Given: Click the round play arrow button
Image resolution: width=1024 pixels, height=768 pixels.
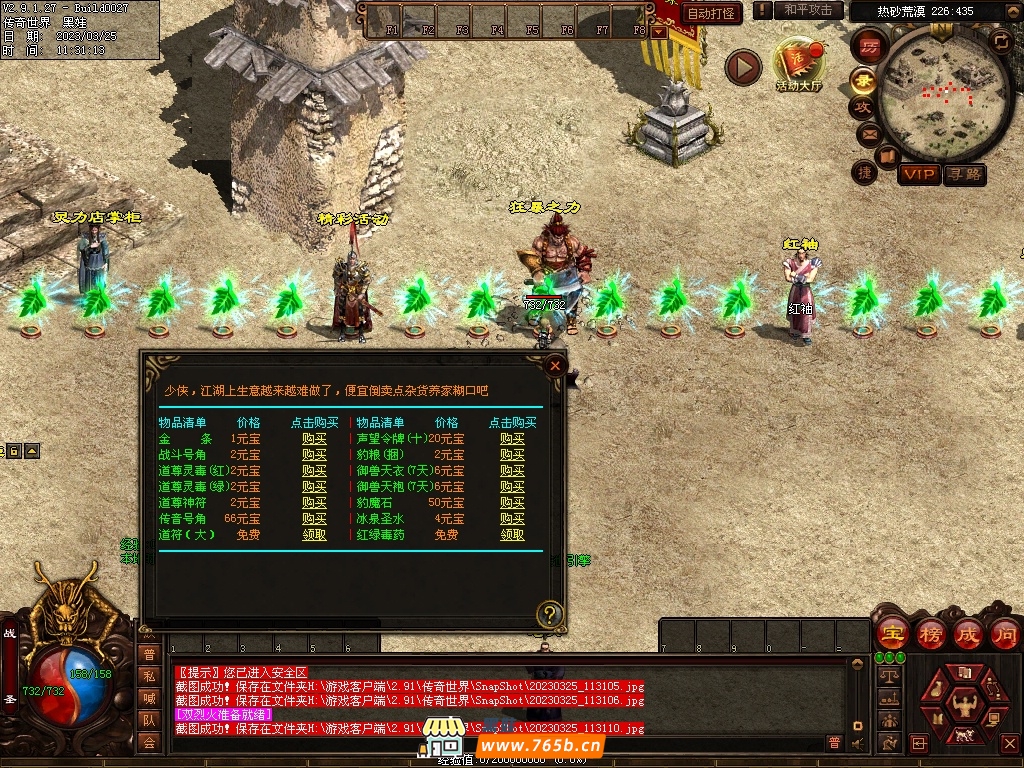Looking at the screenshot, I should (x=743, y=67).
